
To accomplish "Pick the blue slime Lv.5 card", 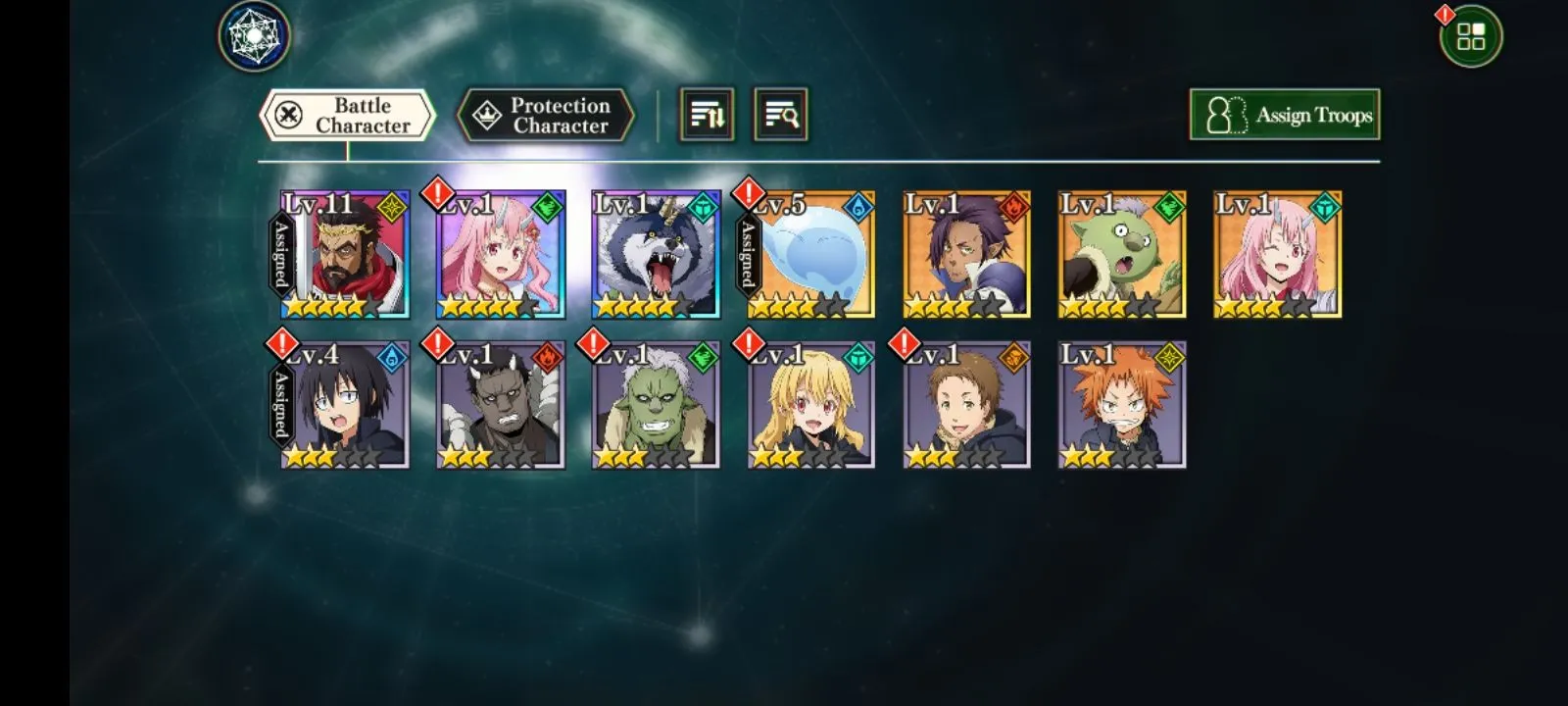I will click(x=811, y=255).
